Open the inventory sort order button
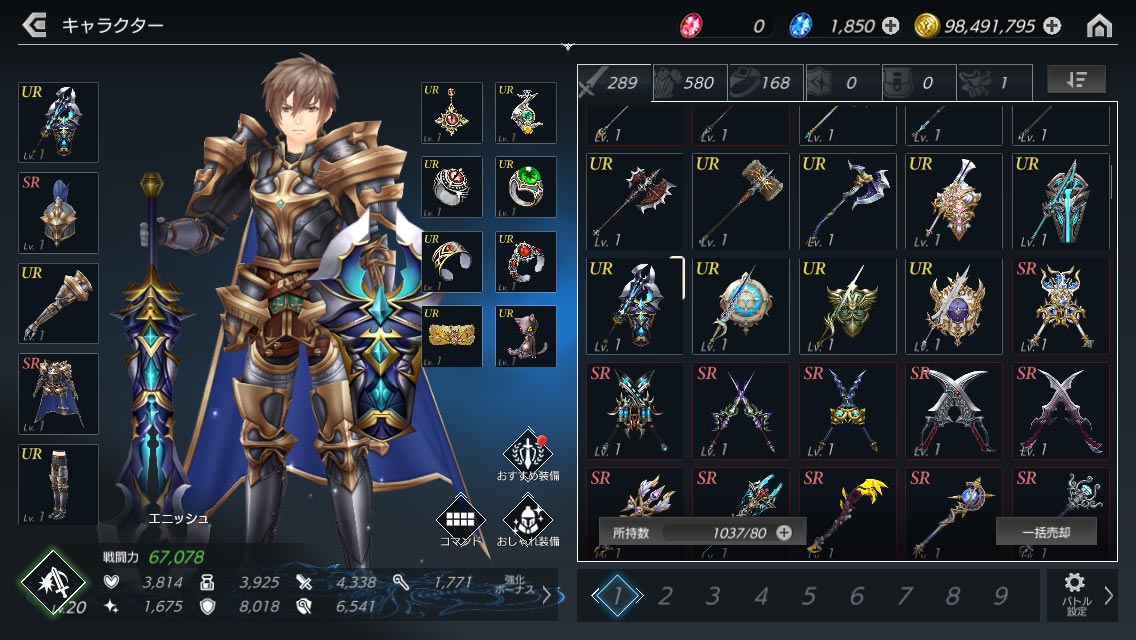 click(1076, 80)
